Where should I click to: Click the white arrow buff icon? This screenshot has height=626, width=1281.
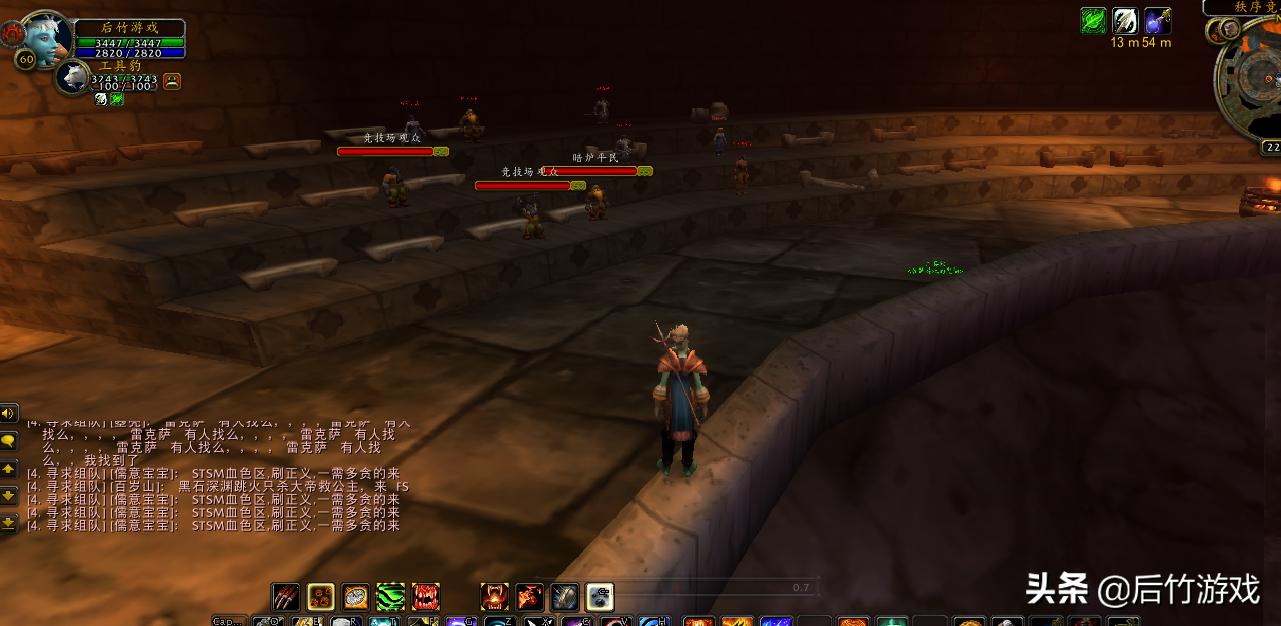[x=1126, y=20]
